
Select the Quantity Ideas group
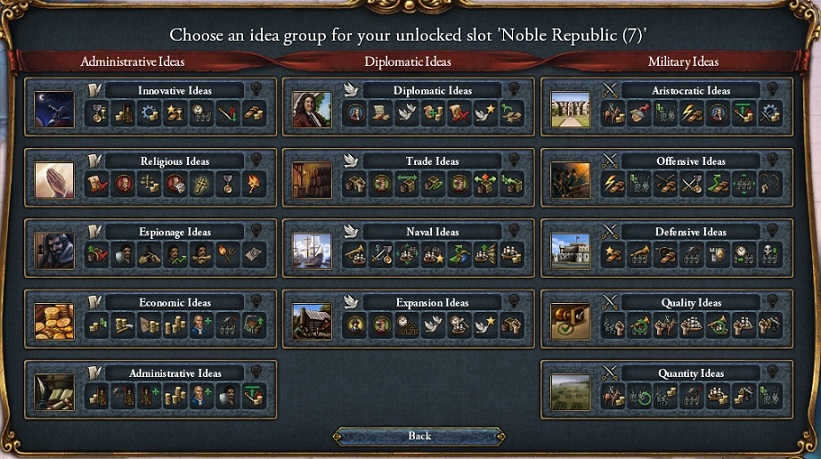[691, 374]
